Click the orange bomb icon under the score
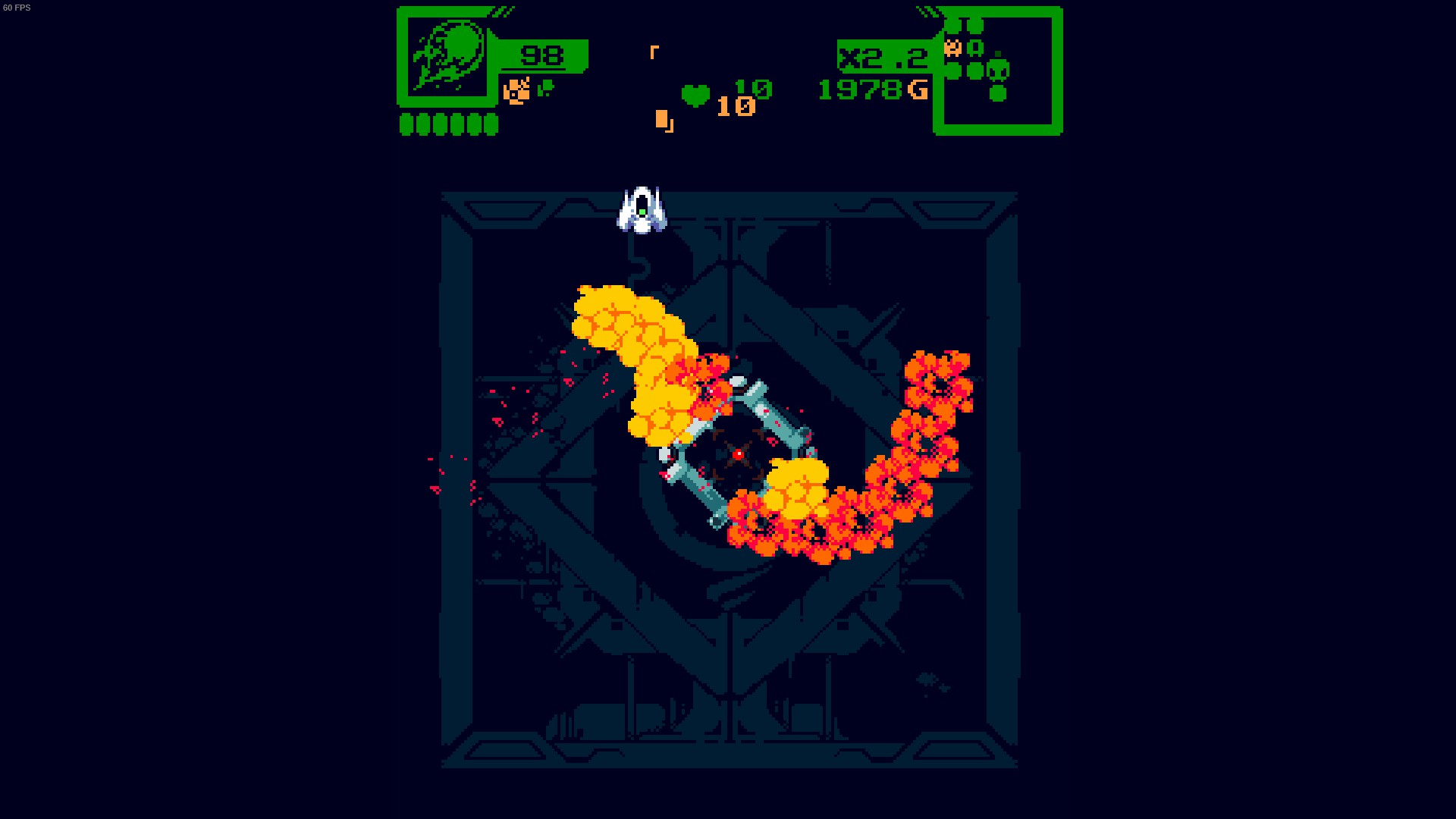The width and height of the screenshot is (1456, 819). pos(516,91)
